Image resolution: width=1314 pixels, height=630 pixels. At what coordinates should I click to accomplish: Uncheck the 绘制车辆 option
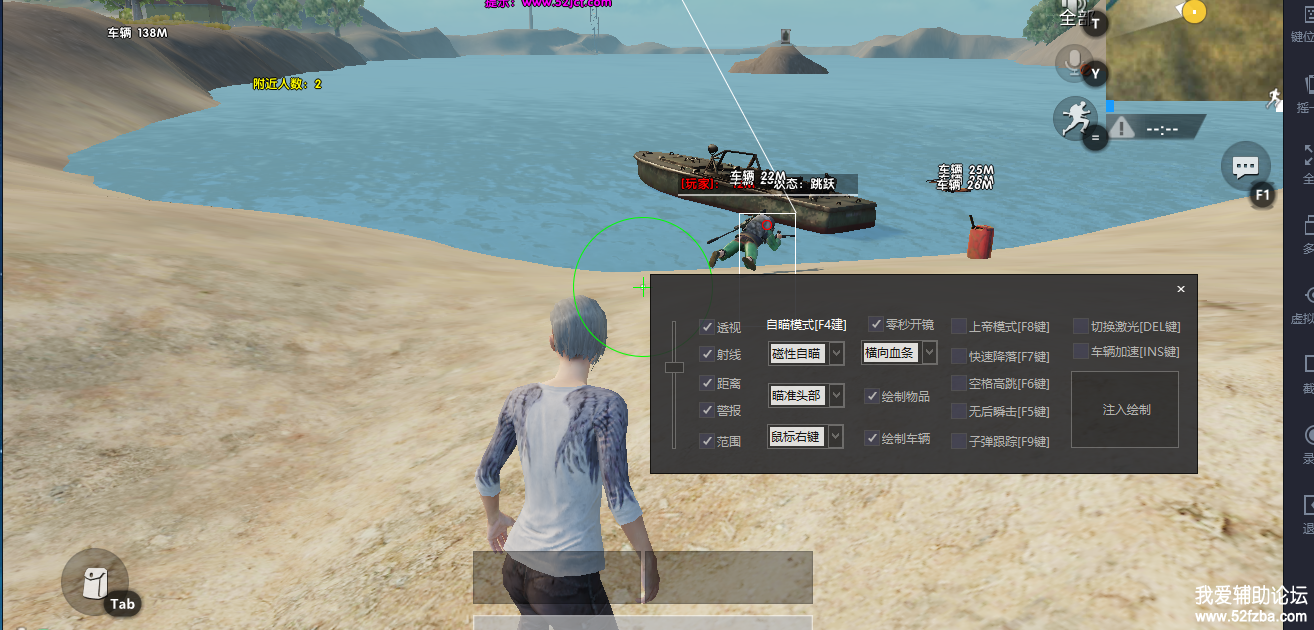click(872, 438)
